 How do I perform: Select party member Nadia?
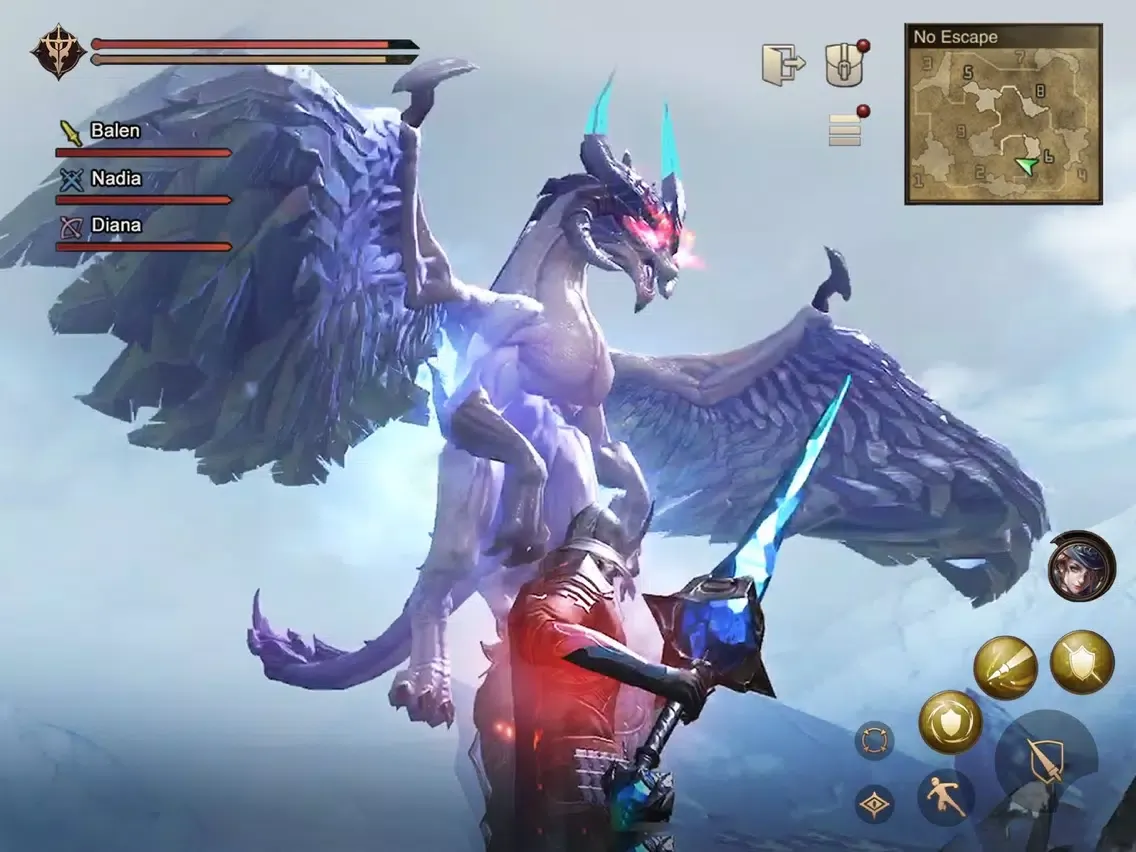tap(115, 179)
